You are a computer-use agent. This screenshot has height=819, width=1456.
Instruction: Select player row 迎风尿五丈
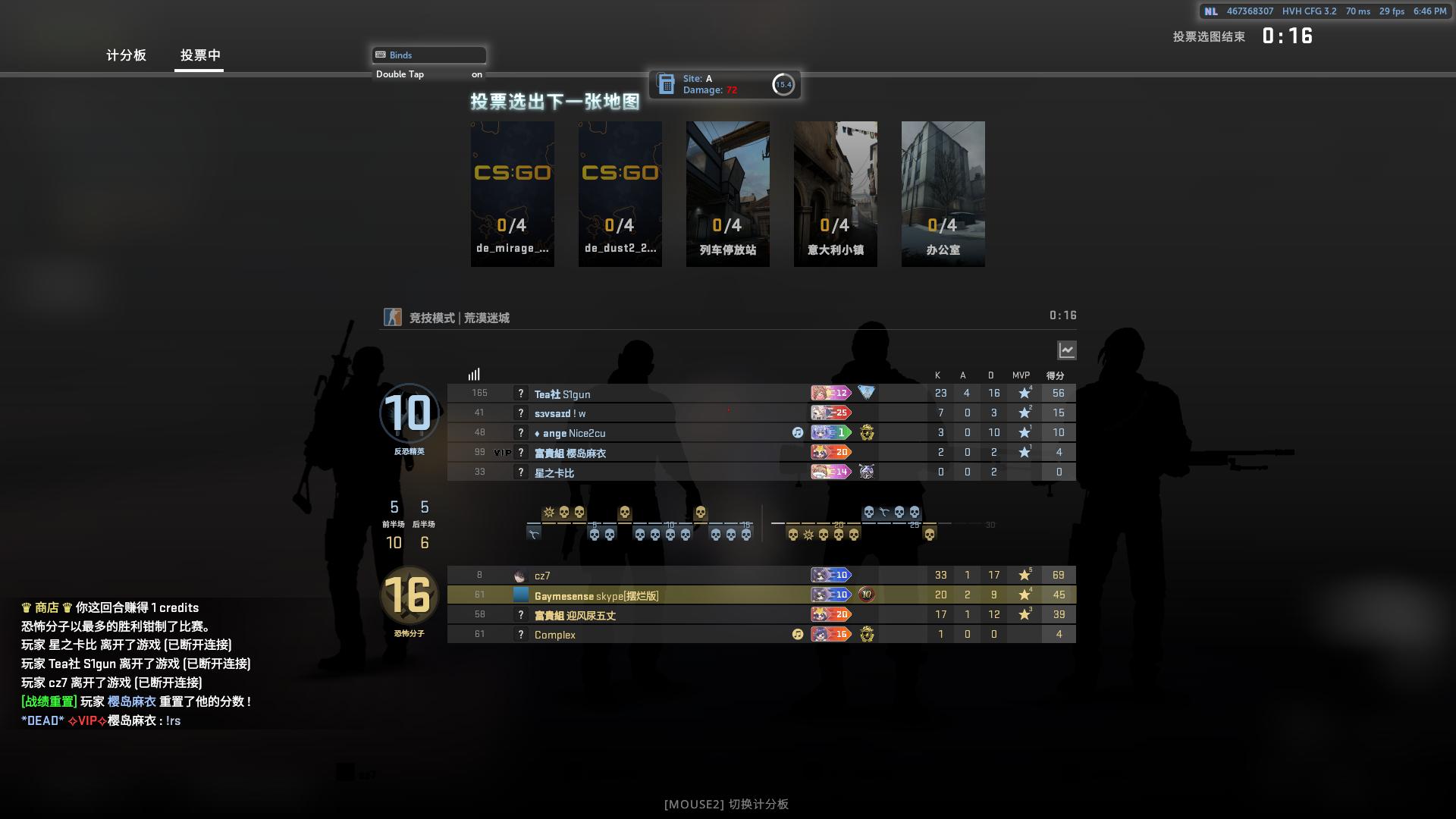tap(575, 615)
